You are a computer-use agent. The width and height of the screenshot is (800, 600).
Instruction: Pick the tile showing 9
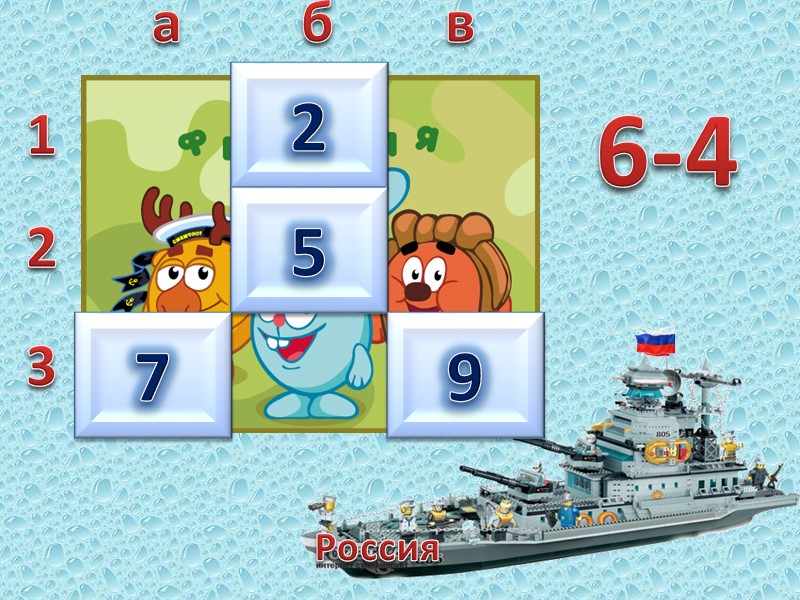(465, 375)
